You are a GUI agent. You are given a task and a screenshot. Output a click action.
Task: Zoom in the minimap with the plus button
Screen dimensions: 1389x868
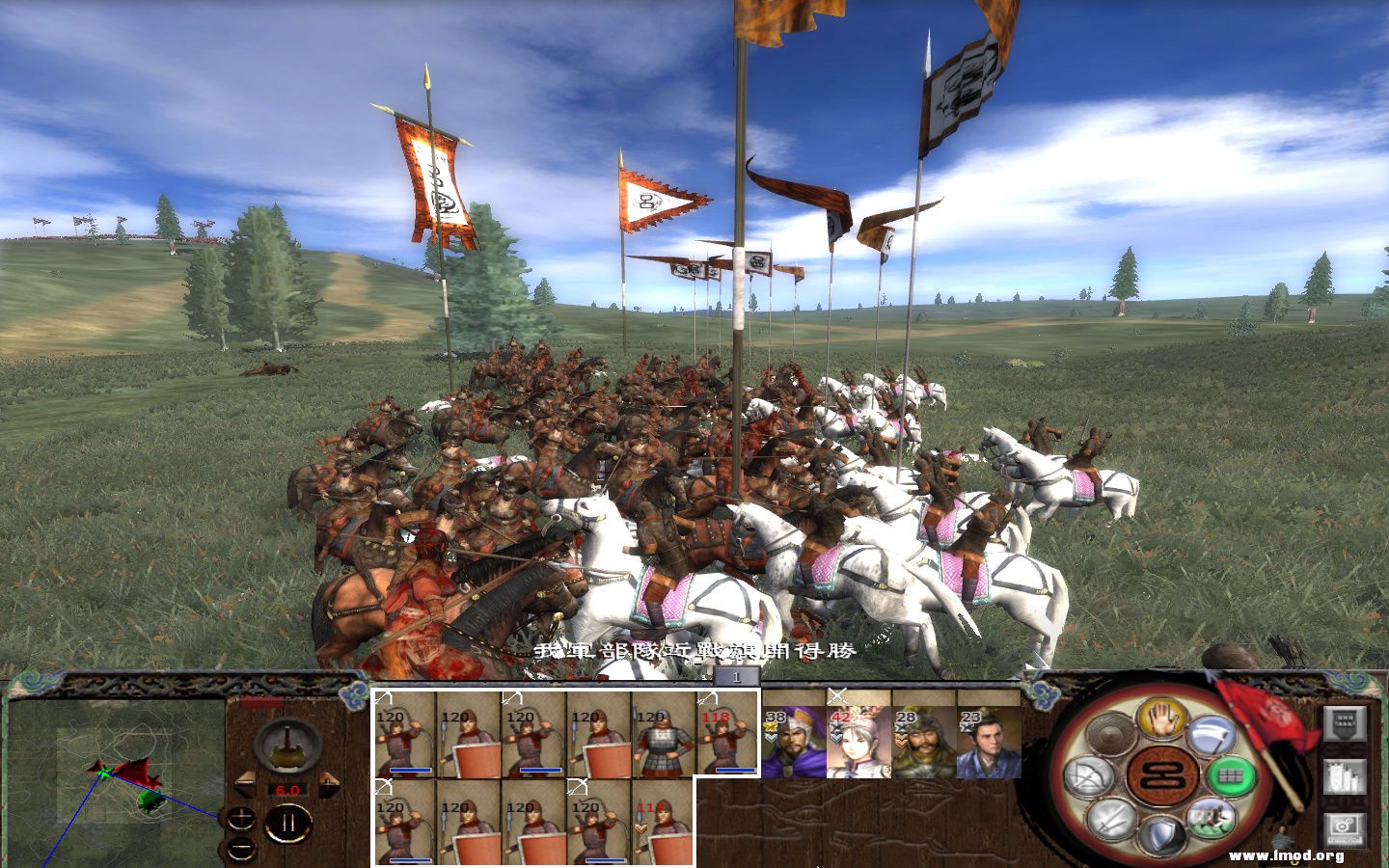241,819
